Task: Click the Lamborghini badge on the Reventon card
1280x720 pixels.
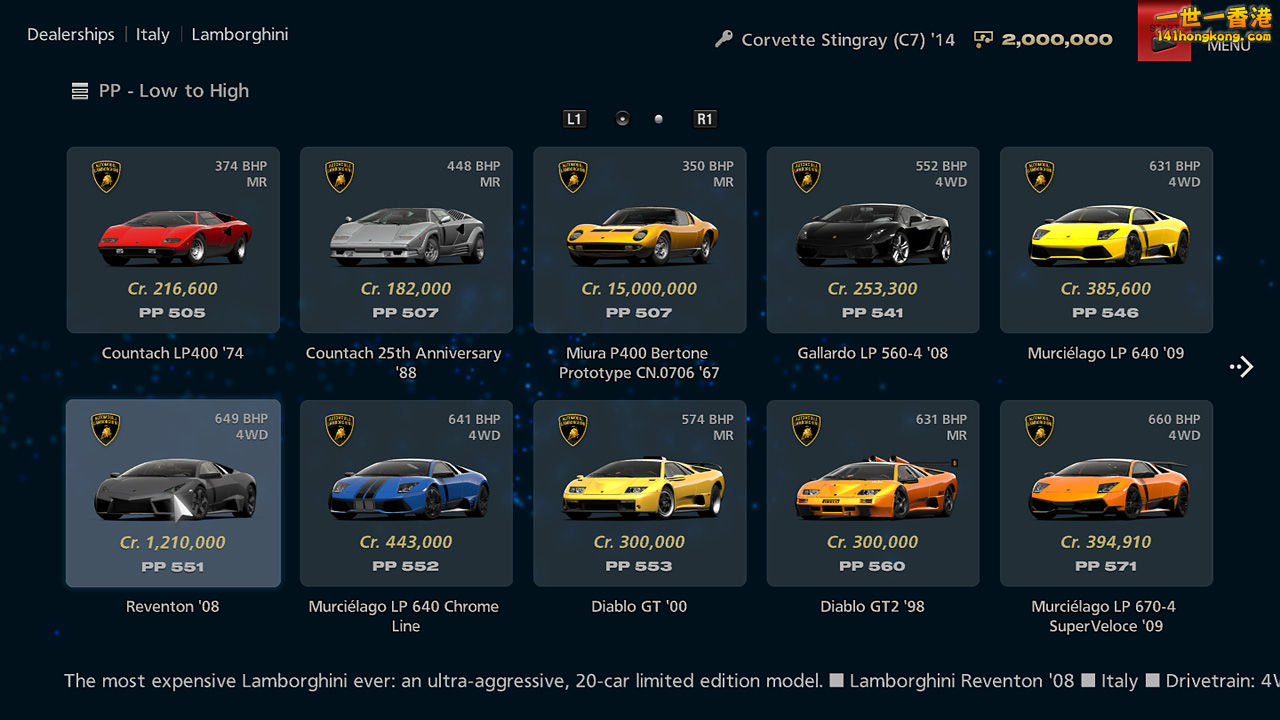Action: 106,429
